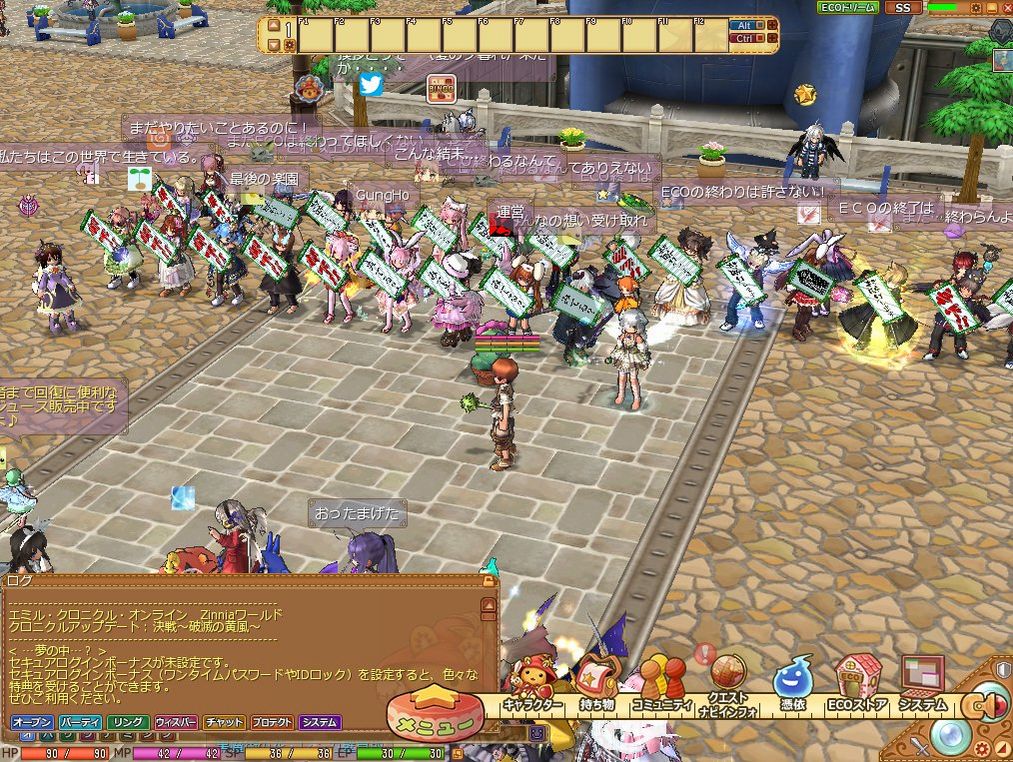Select the リング chat tab
Viewport: 1013px width, 762px height.
point(128,722)
